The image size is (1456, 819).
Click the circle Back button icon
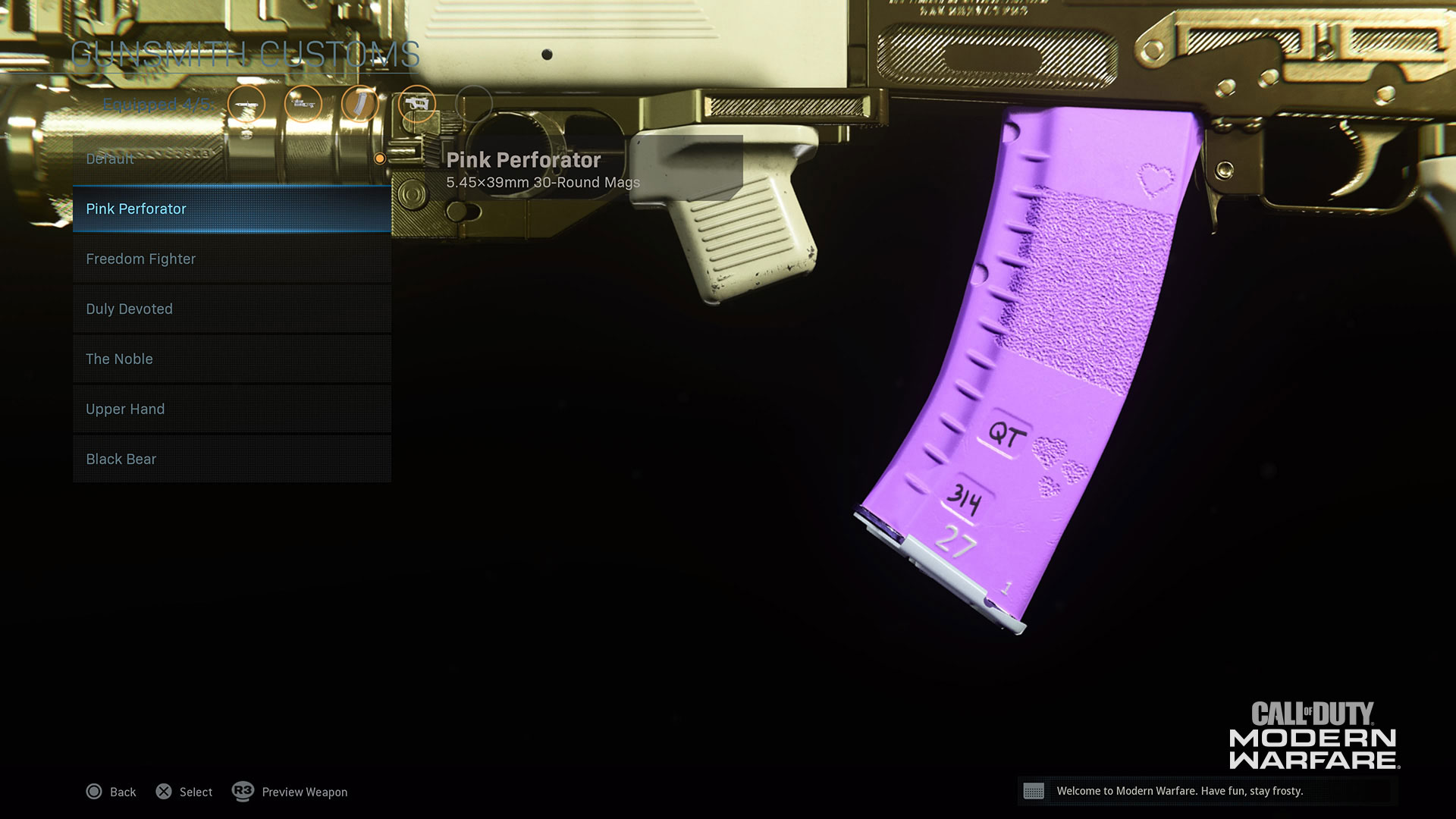pyautogui.click(x=94, y=791)
